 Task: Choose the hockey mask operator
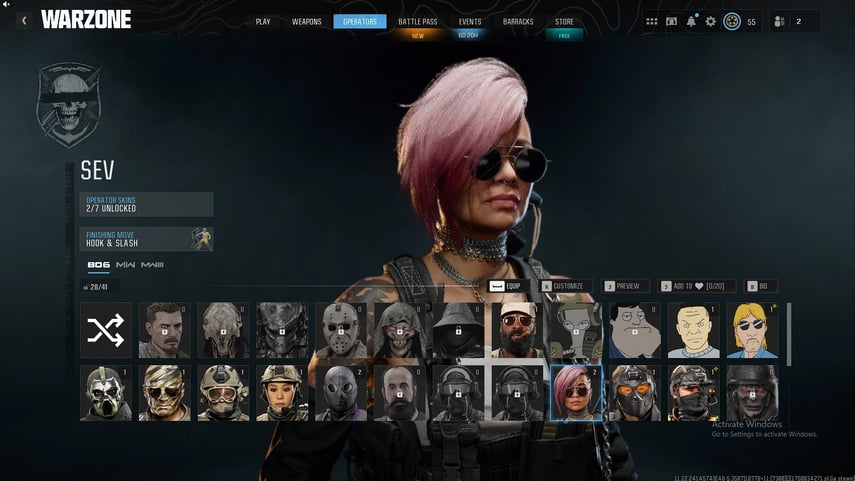(342, 331)
